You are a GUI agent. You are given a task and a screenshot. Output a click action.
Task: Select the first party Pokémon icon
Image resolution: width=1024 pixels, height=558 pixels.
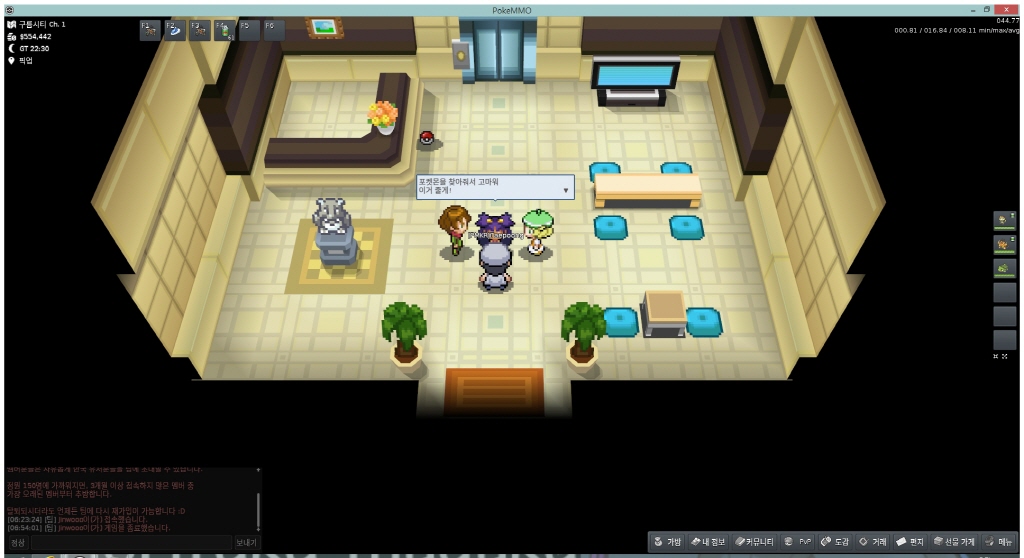pyautogui.click(x=1004, y=220)
